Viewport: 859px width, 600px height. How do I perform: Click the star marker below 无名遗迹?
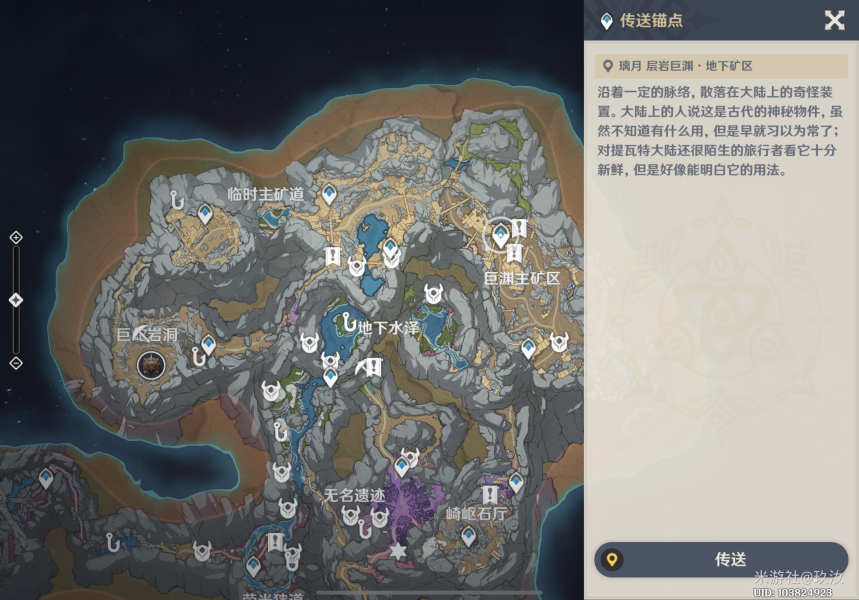pyautogui.click(x=398, y=551)
